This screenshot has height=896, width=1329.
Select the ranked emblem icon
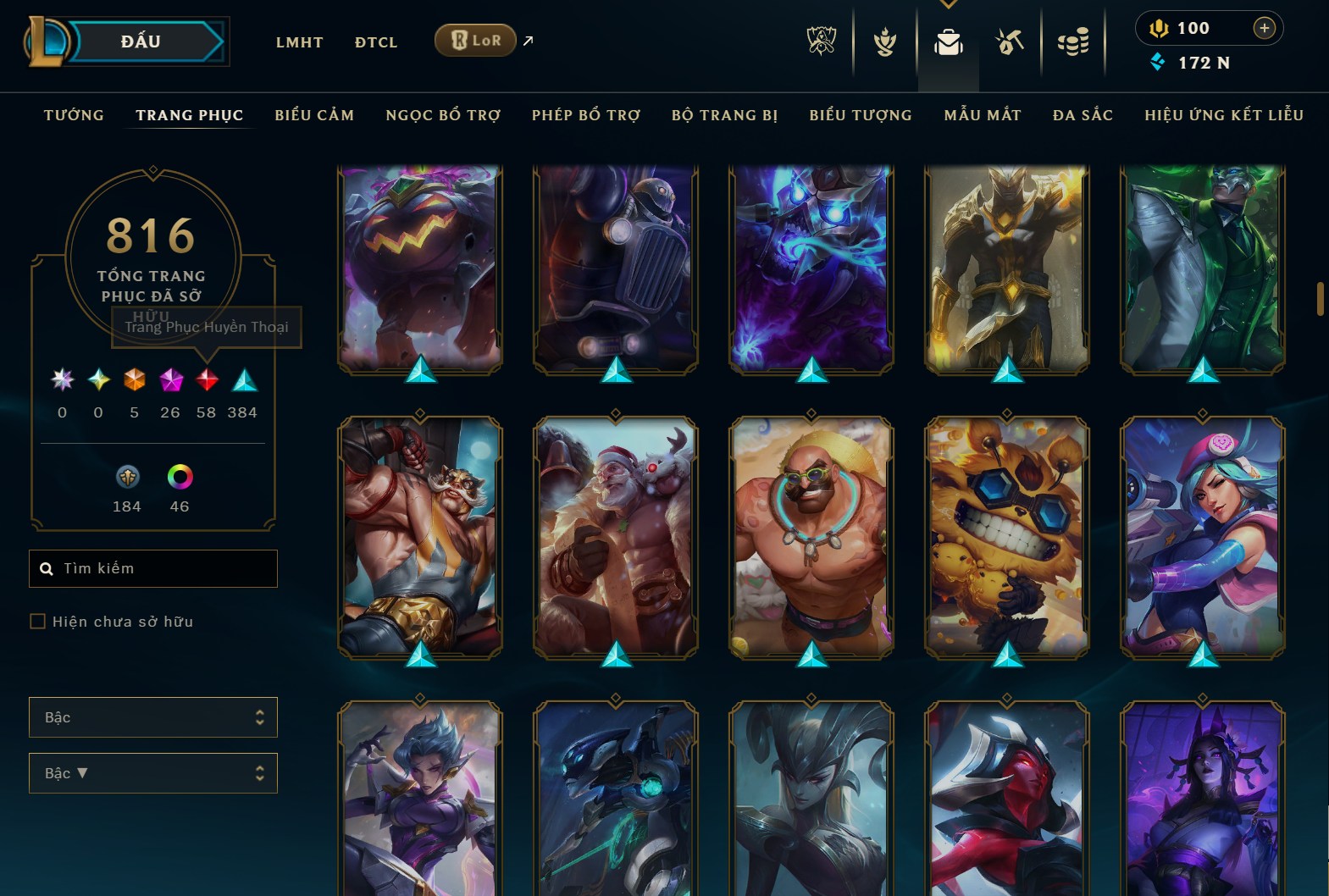(x=884, y=40)
